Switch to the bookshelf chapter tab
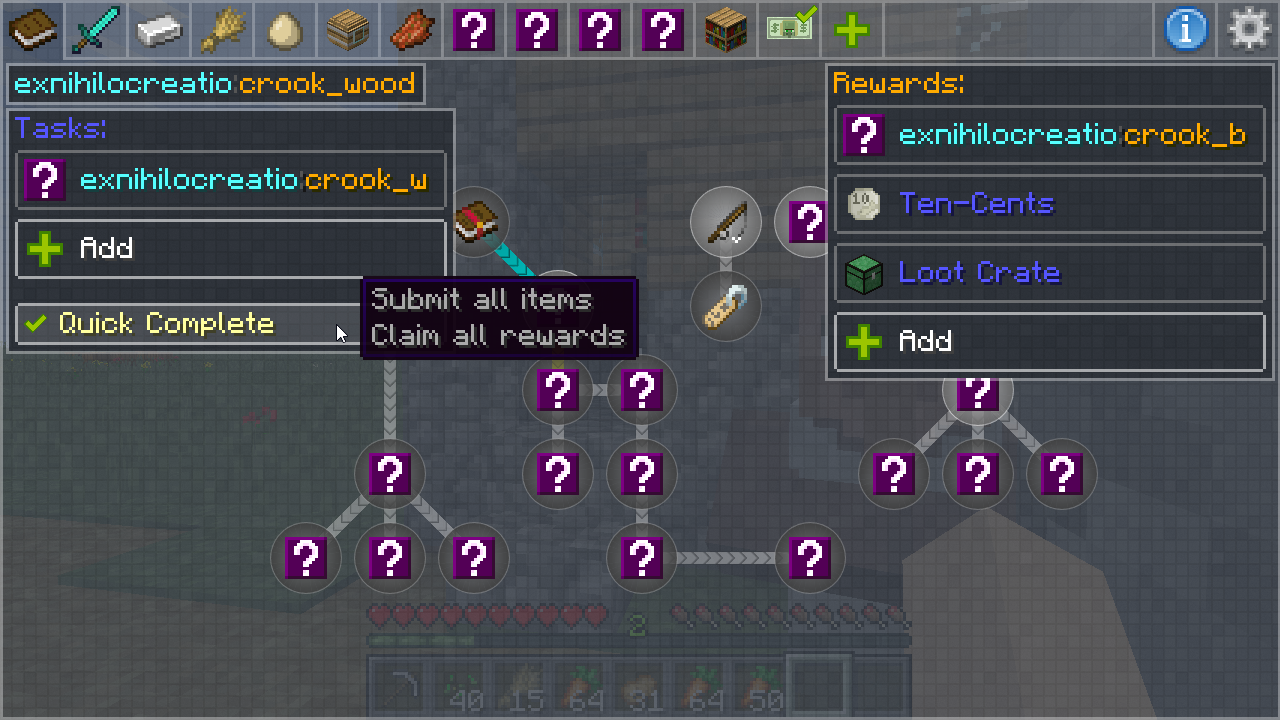The width and height of the screenshot is (1280, 720). pos(727,29)
